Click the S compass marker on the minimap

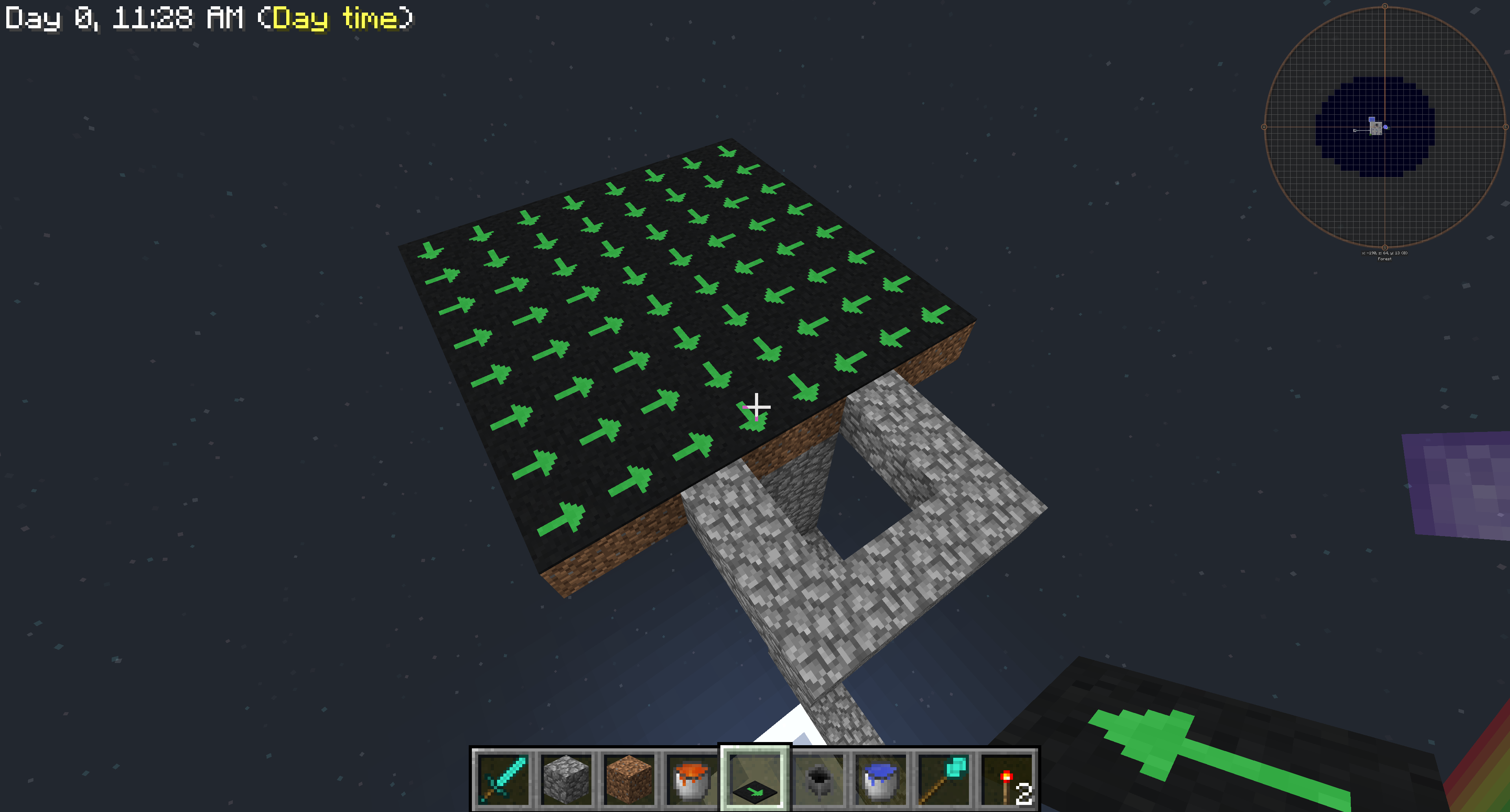[x=1385, y=247]
